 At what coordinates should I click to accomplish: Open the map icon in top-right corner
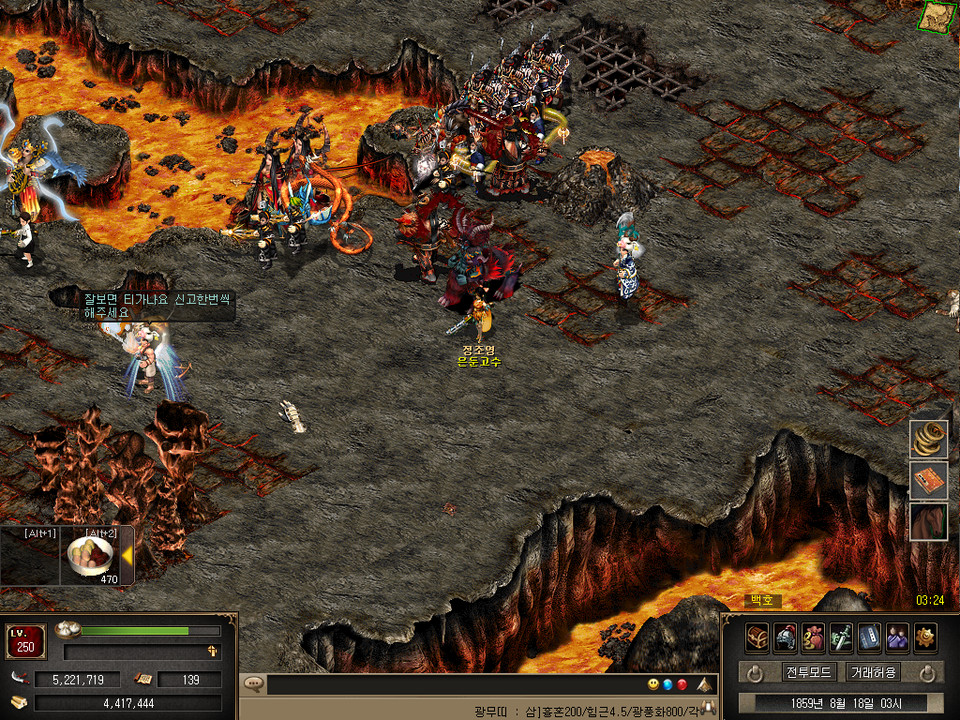tap(937, 15)
